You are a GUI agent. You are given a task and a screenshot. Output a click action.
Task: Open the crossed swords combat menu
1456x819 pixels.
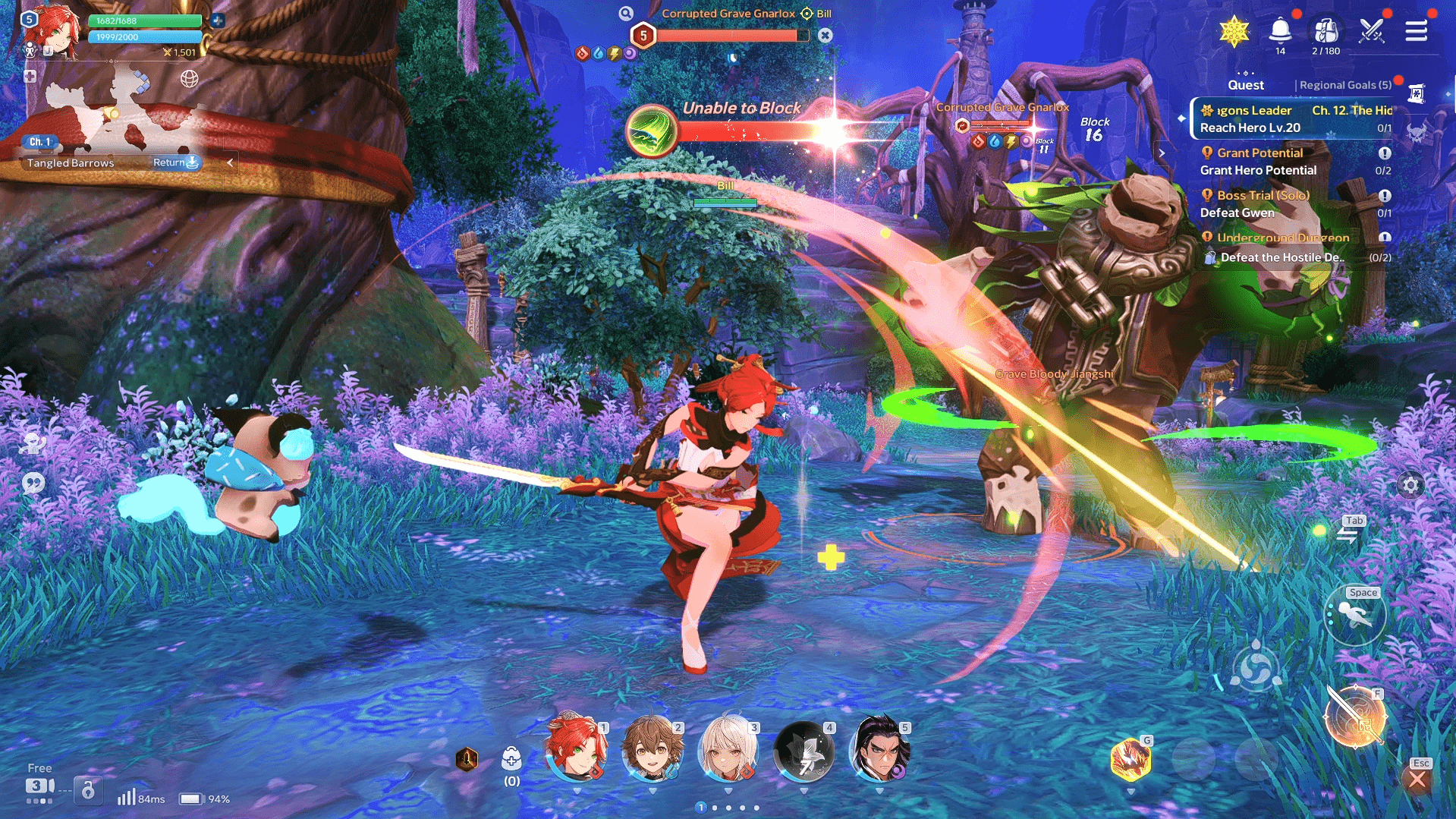(1372, 31)
